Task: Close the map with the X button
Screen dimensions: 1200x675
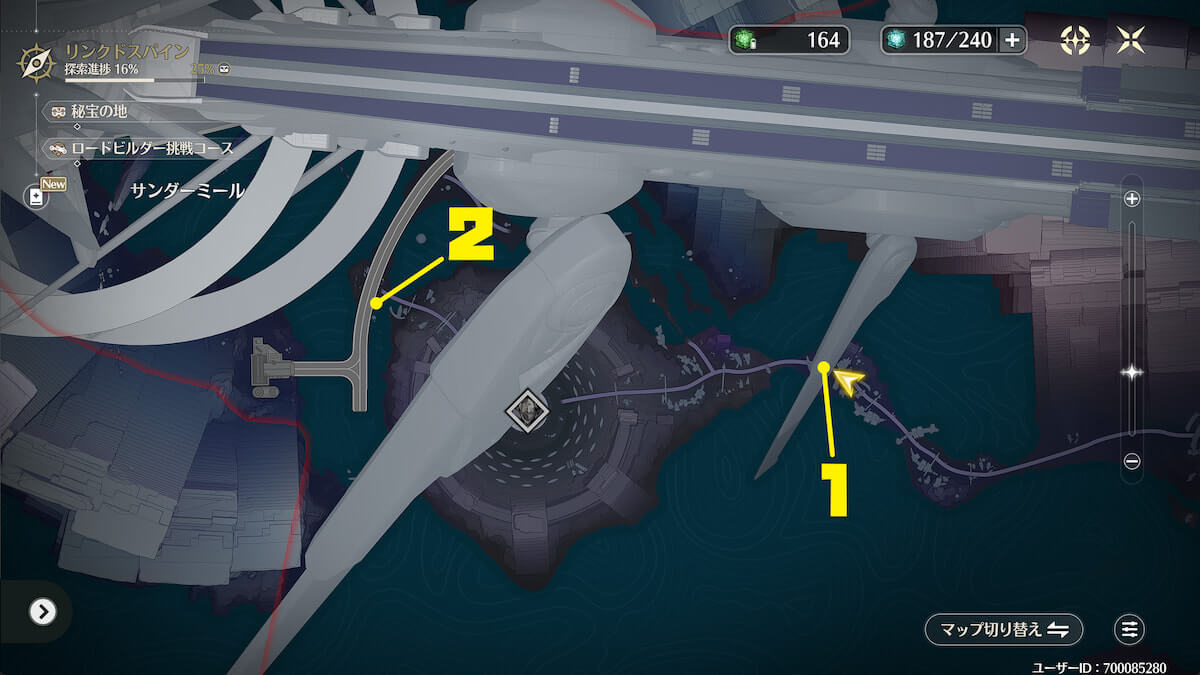Action: pyautogui.click(x=1132, y=40)
